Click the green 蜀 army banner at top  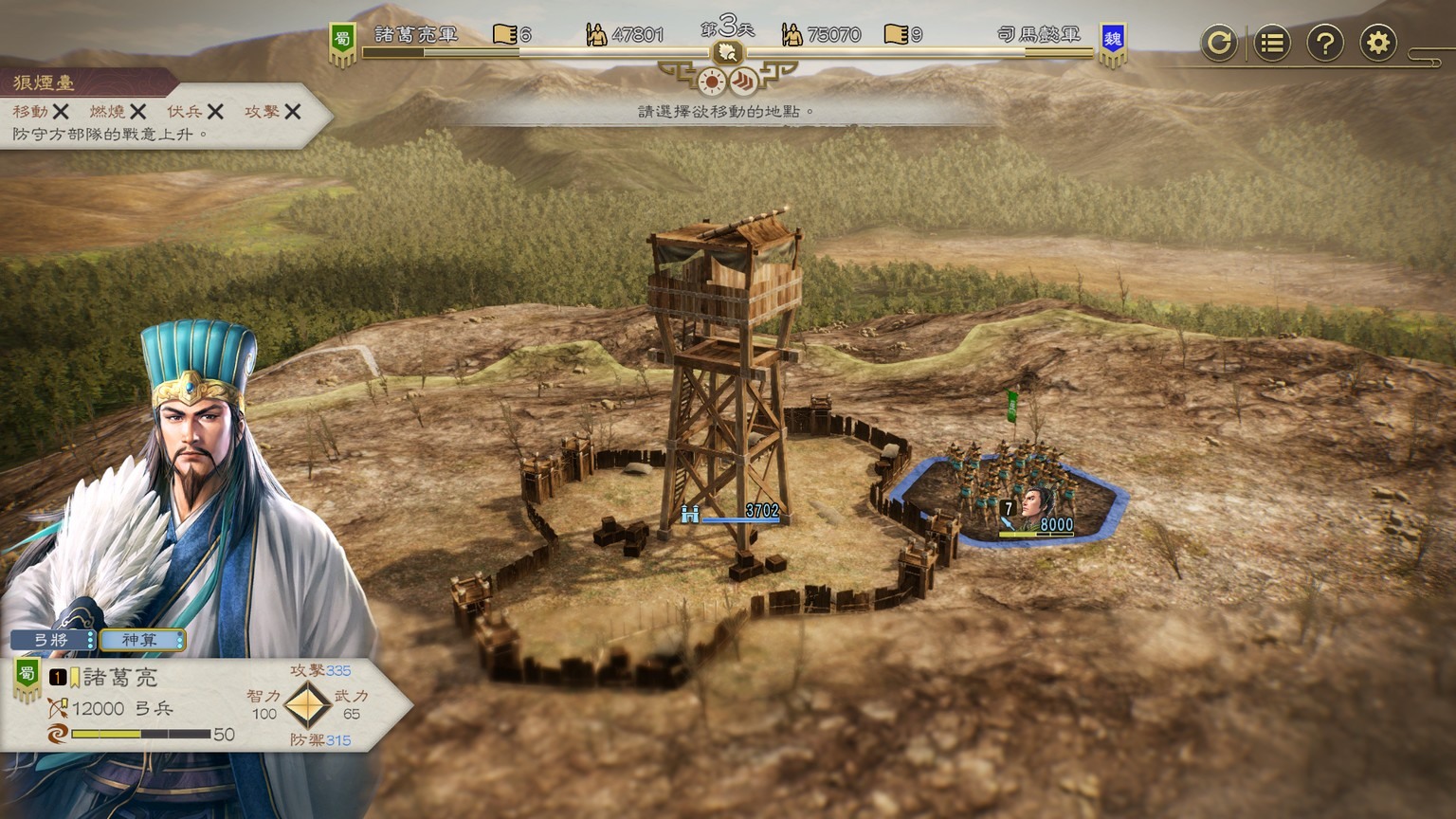click(x=342, y=42)
